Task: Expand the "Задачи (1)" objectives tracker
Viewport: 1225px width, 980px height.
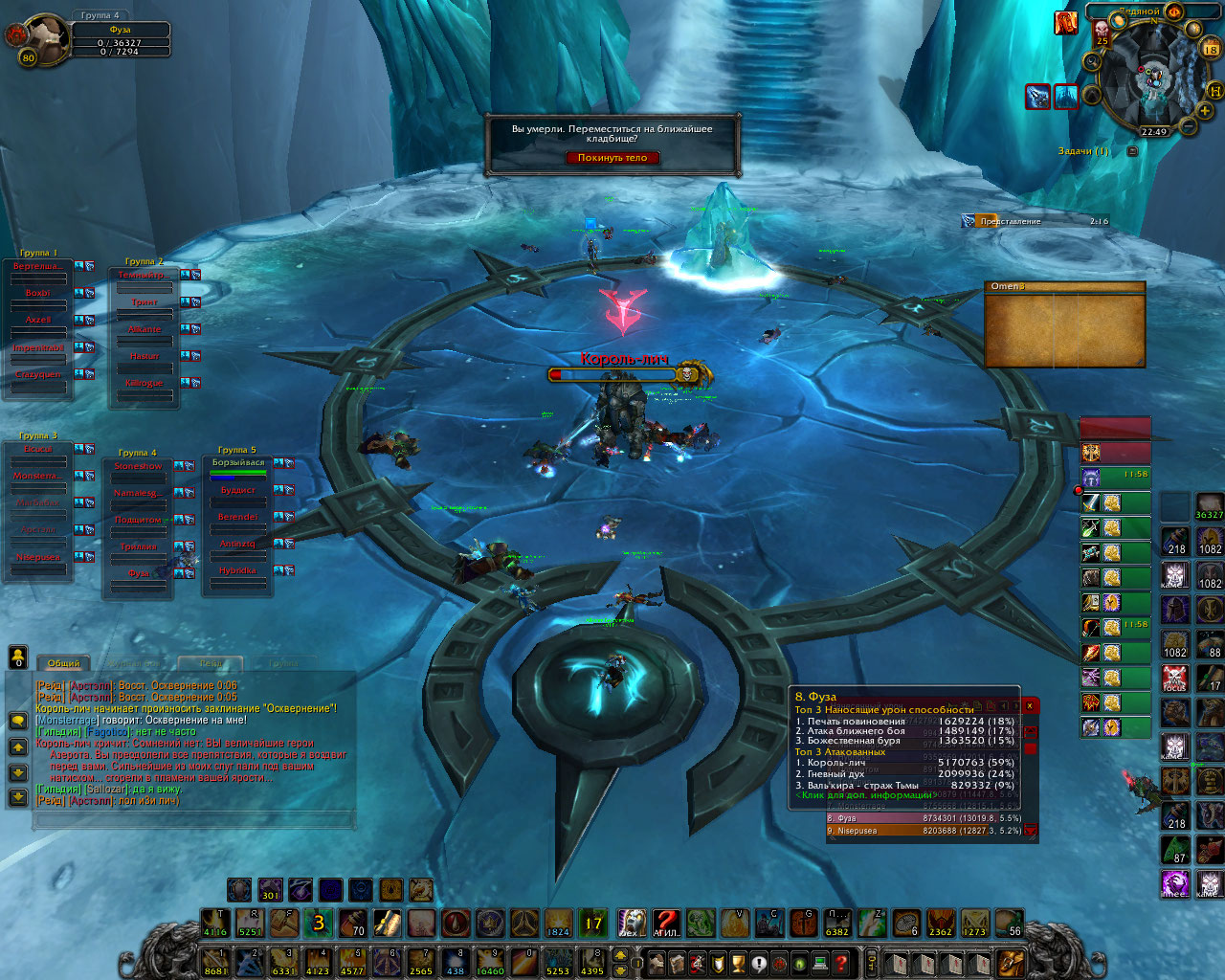Action: pyautogui.click(x=1133, y=151)
